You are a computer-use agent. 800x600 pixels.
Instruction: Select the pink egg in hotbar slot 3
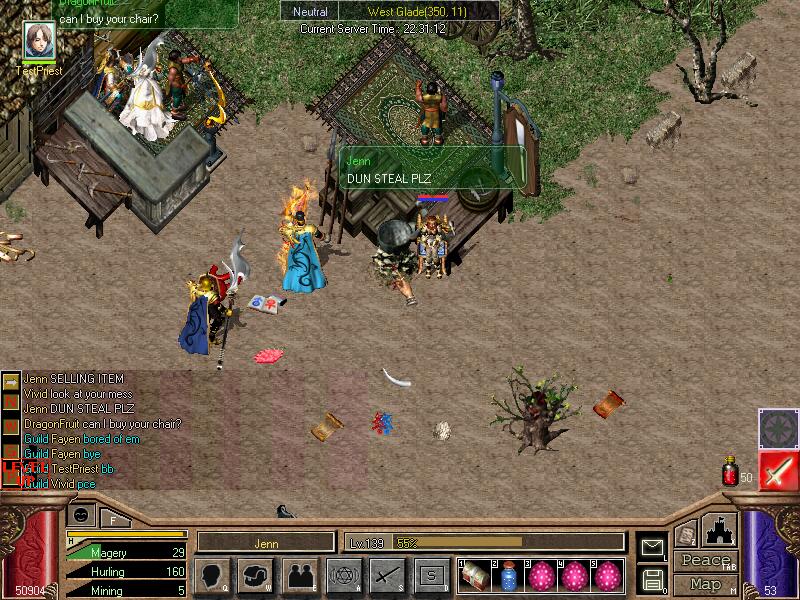[541, 576]
